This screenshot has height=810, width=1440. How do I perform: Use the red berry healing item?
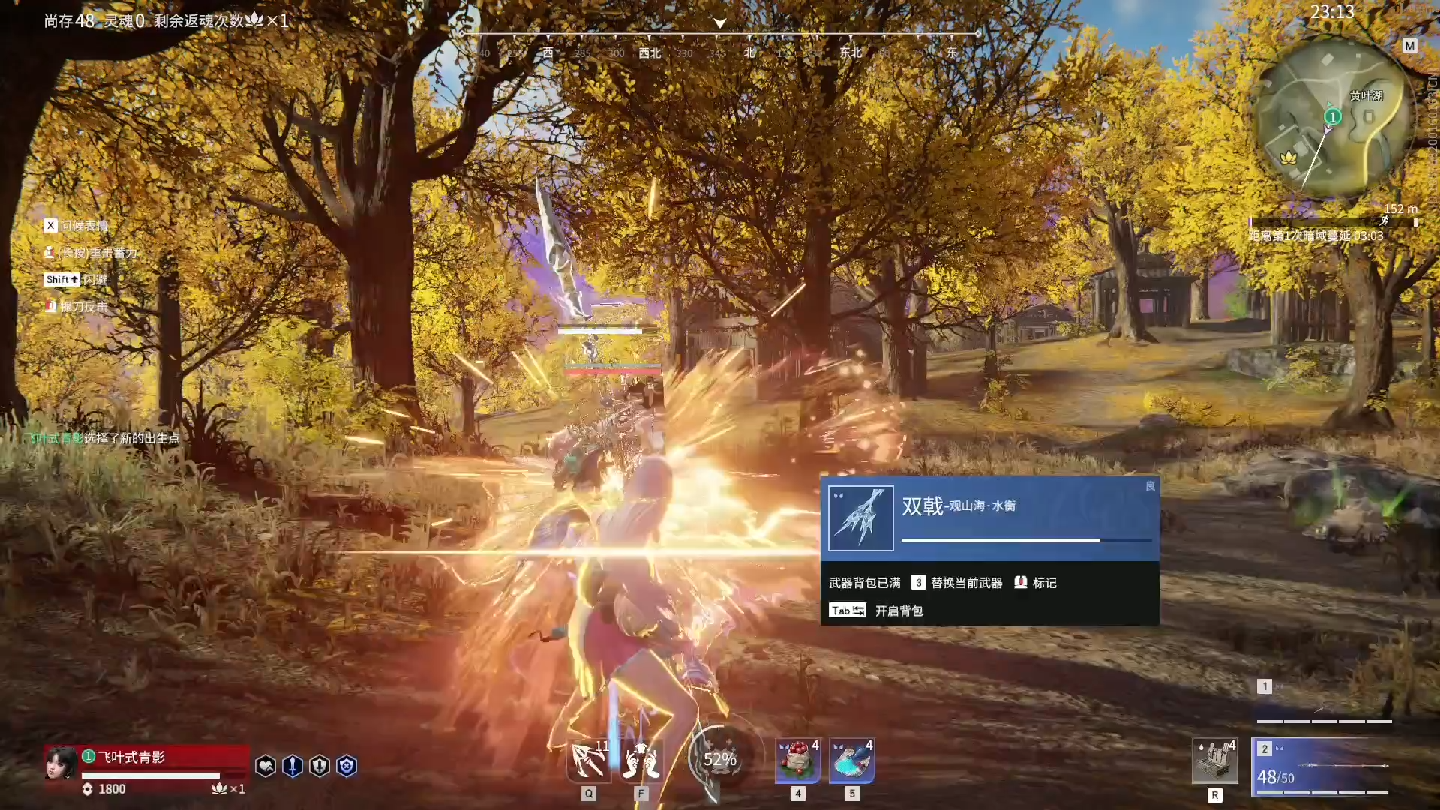(798, 761)
